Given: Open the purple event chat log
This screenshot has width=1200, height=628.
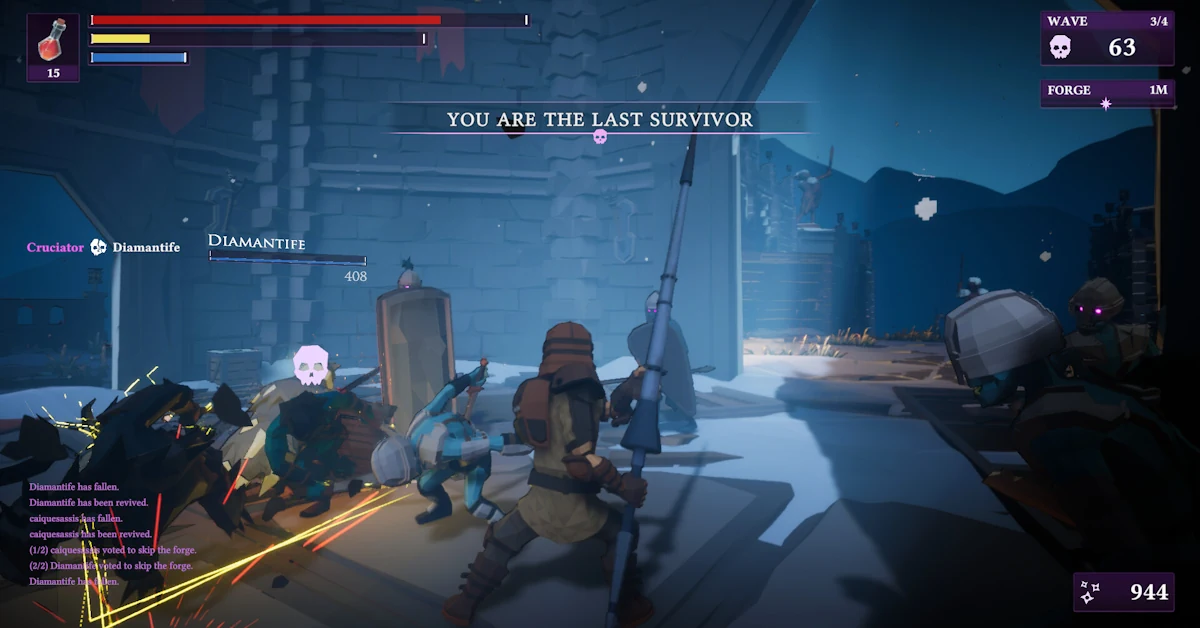Looking at the screenshot, I should (x=112, y=534).
